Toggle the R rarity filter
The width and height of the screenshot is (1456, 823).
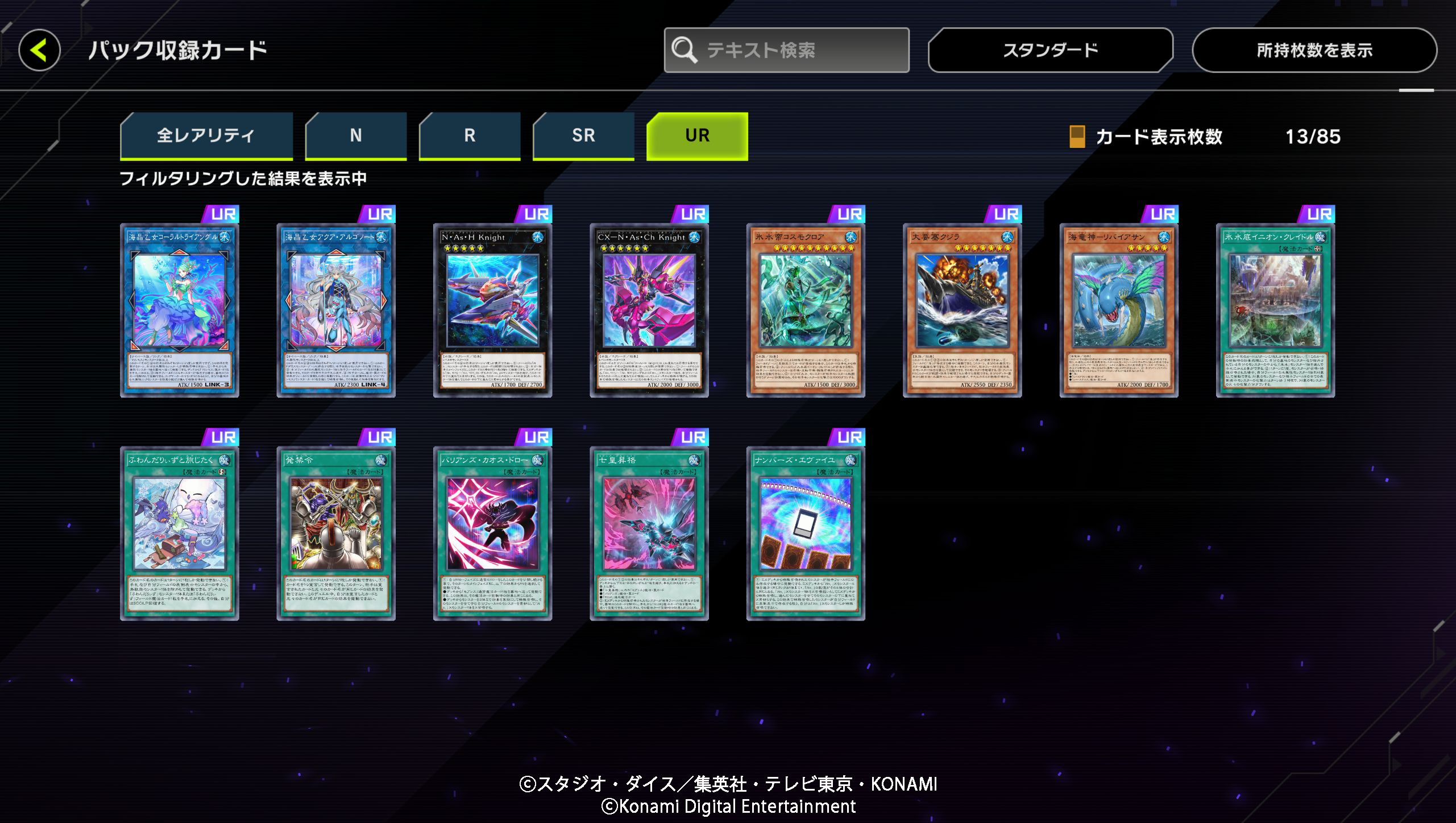point(469,135)
